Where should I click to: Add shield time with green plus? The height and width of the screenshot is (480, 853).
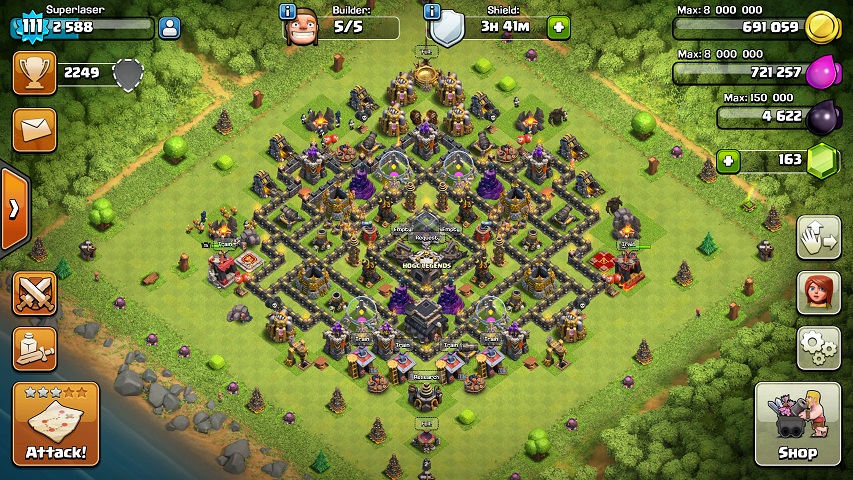point(558,28)
